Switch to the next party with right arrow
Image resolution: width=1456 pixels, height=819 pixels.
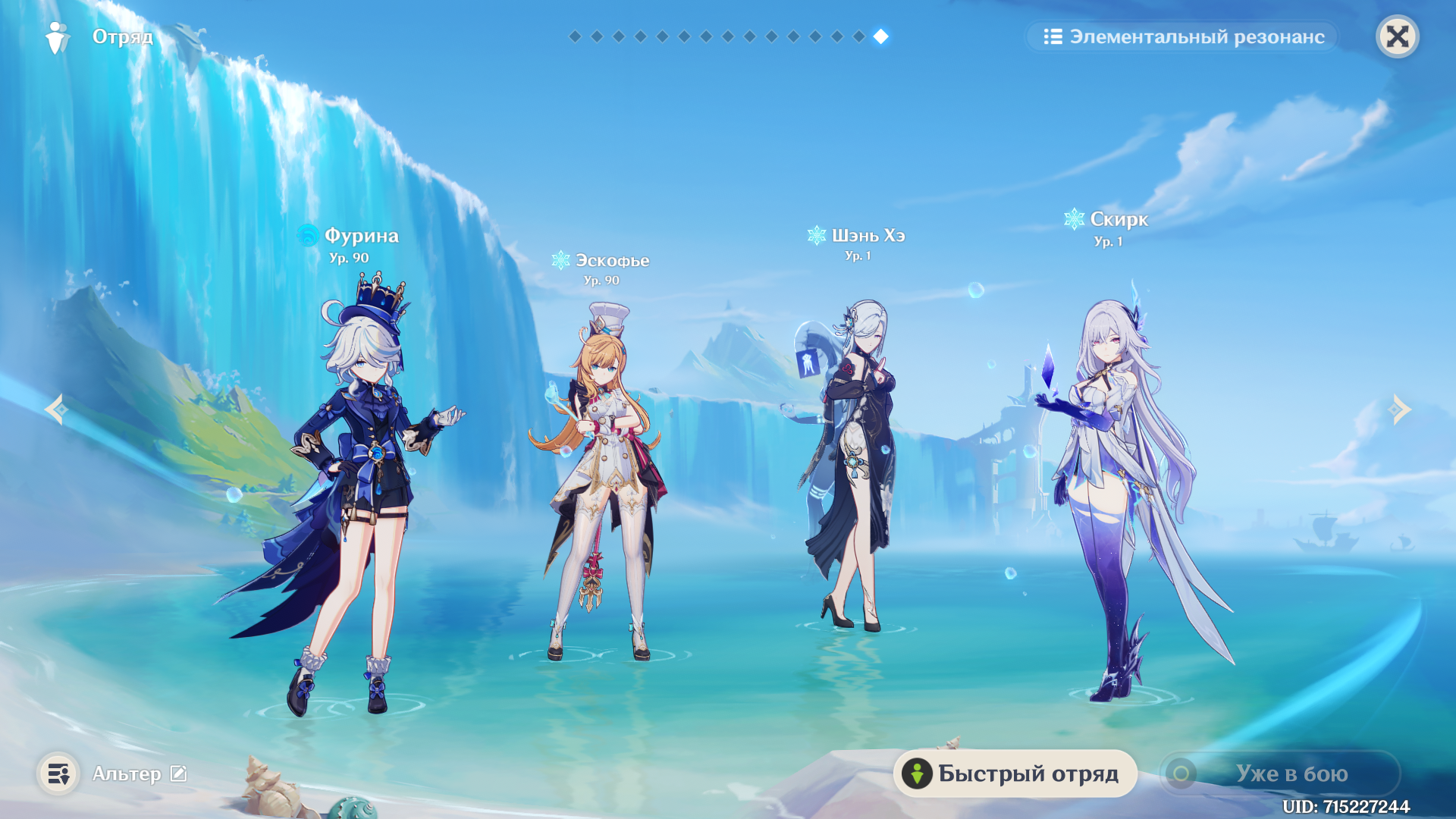1400,409
